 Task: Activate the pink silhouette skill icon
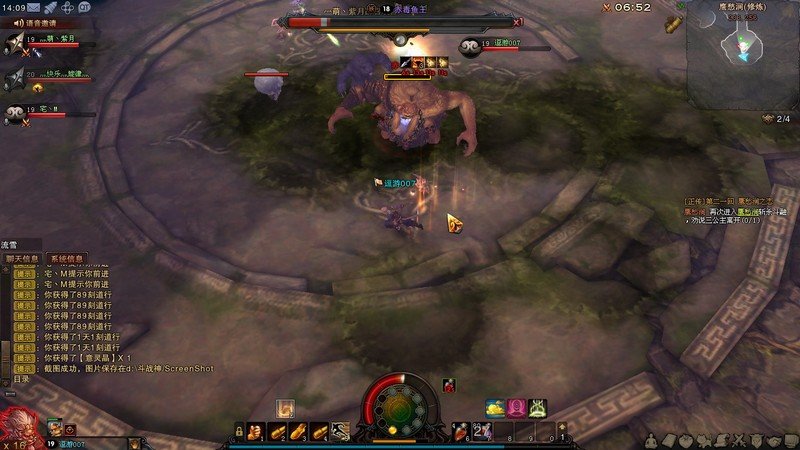517,407
